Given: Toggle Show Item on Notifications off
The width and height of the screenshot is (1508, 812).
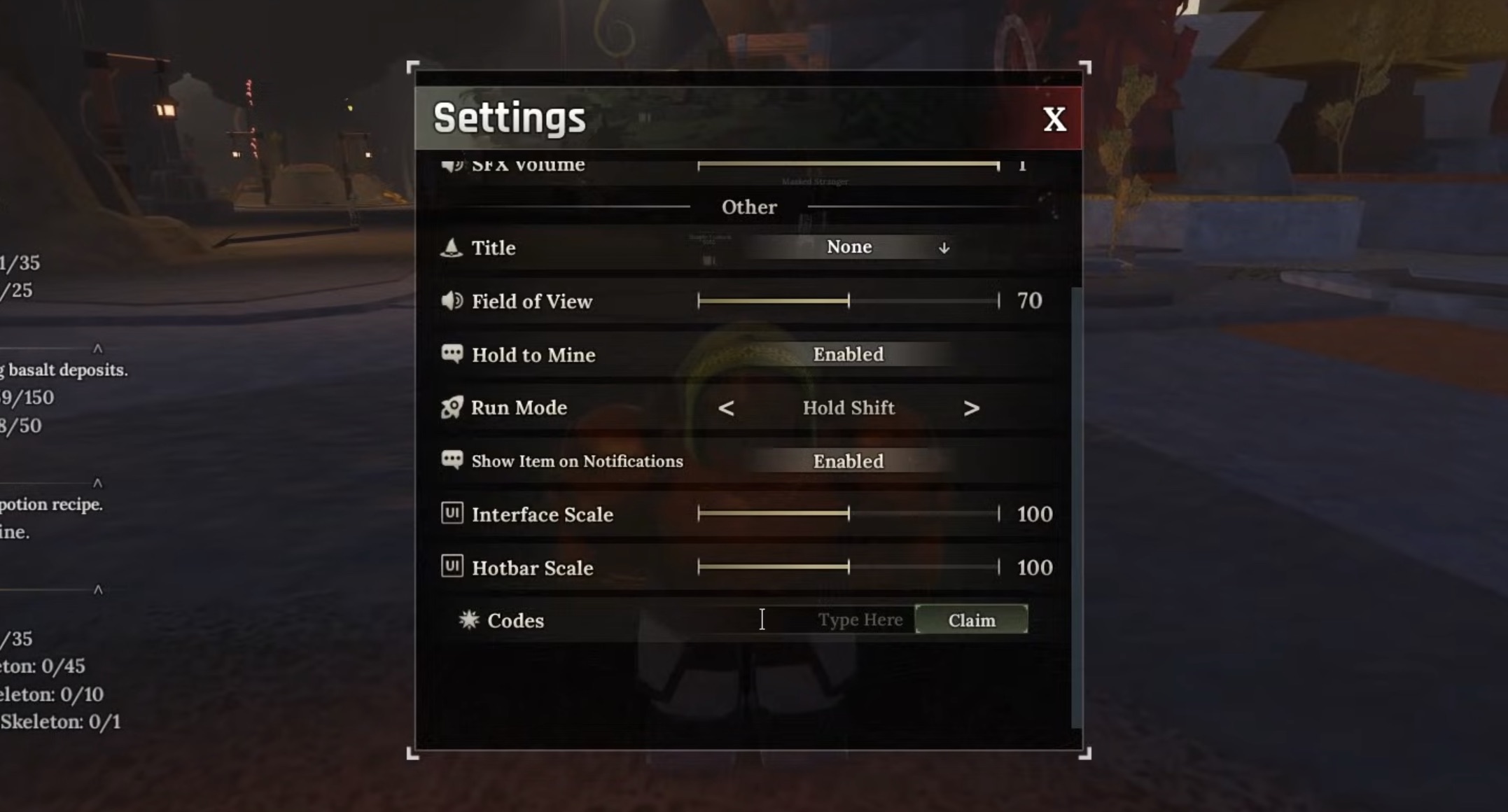Looking at the screenshot, I should click(x=849, y=461).
